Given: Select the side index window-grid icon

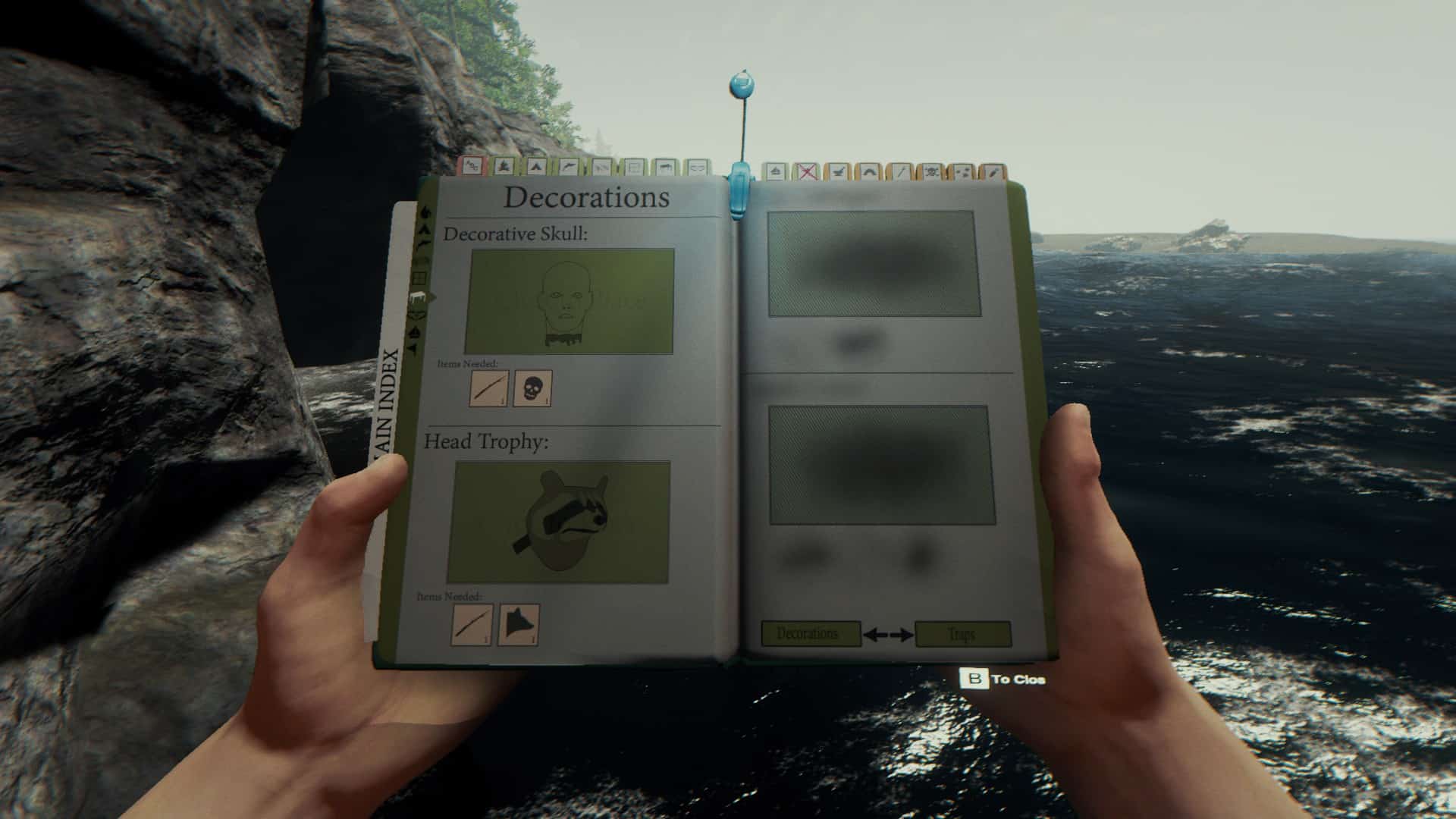Looking at the screenshot, I should [x=419, y=278].
